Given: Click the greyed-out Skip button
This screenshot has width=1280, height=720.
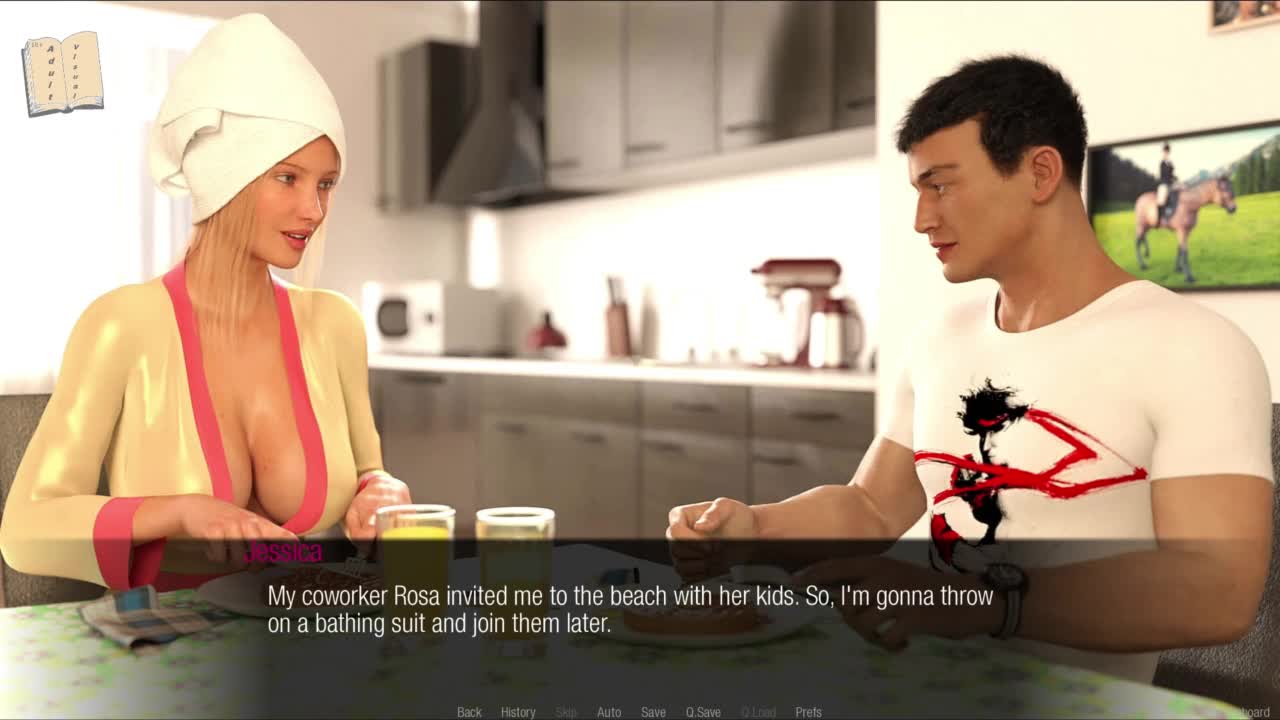Looking at the screenshot, I should (566, 712).
